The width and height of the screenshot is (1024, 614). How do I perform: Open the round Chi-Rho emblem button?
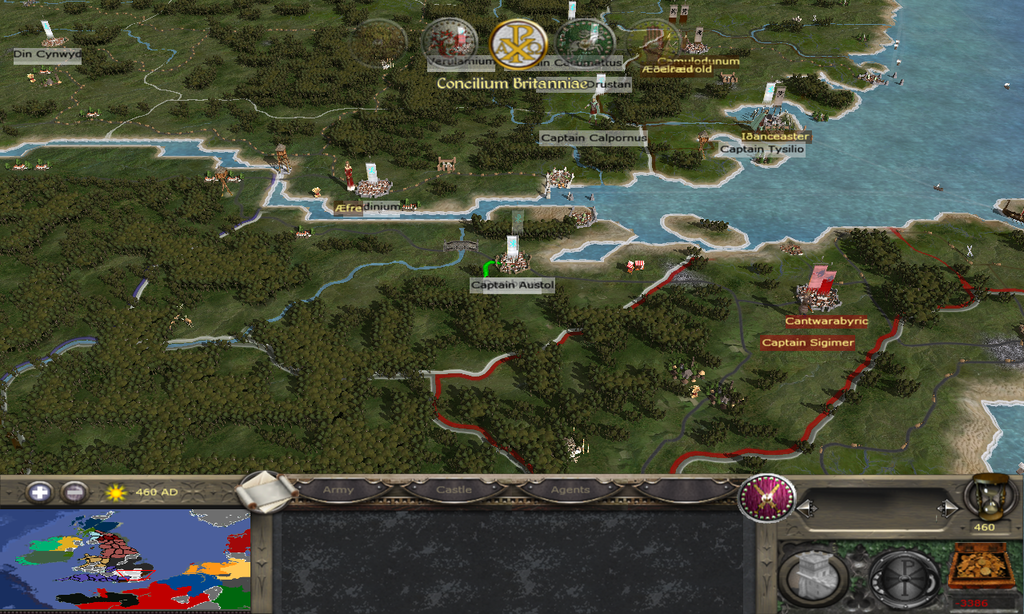[904, 577]
